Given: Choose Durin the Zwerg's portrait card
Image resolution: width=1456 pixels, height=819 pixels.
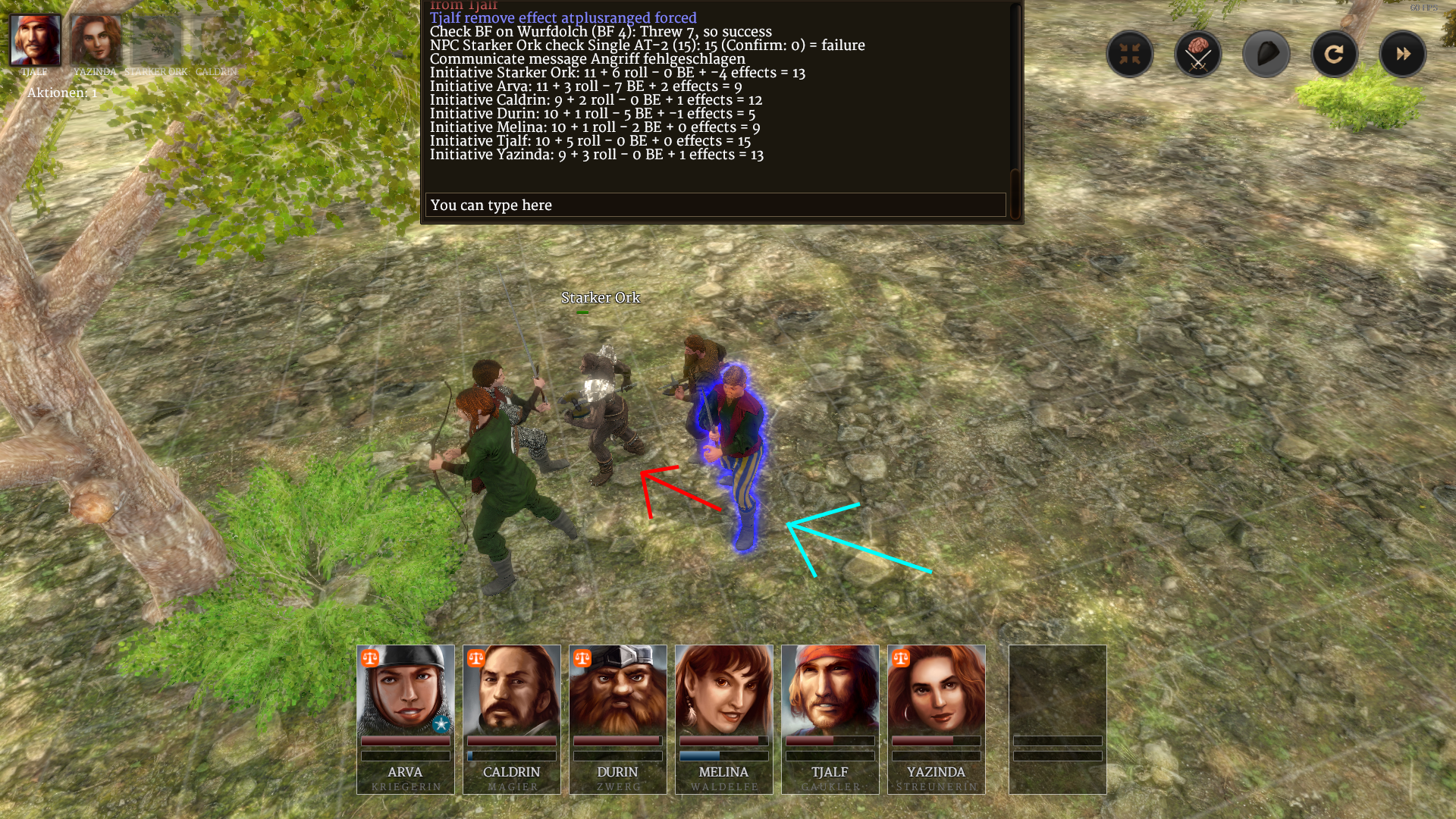Looking at the screenshot, I should coord(618,718).
